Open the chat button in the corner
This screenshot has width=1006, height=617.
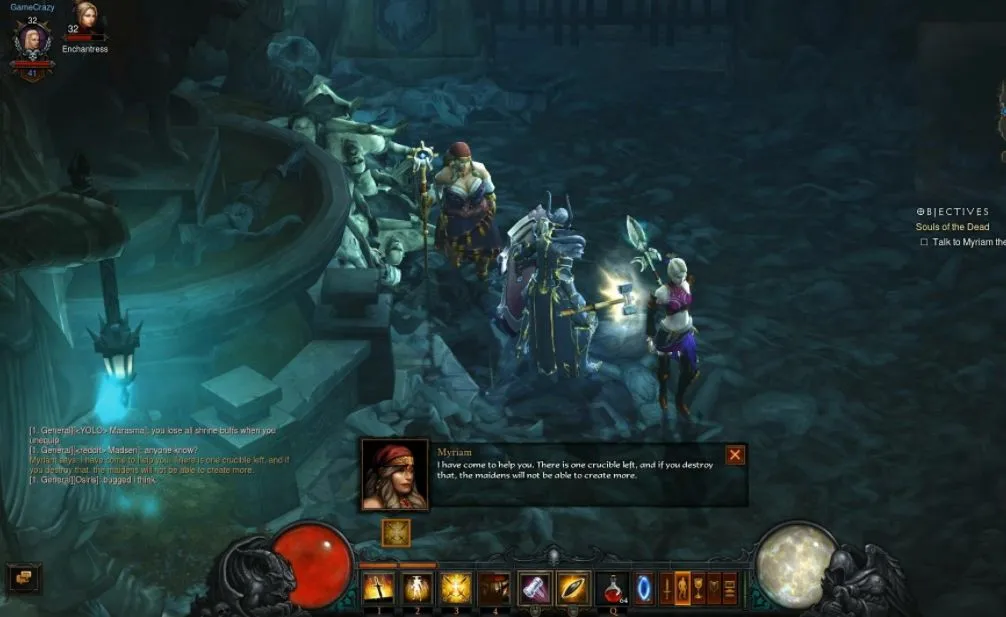pyautogui.click(x=24, y=577)
